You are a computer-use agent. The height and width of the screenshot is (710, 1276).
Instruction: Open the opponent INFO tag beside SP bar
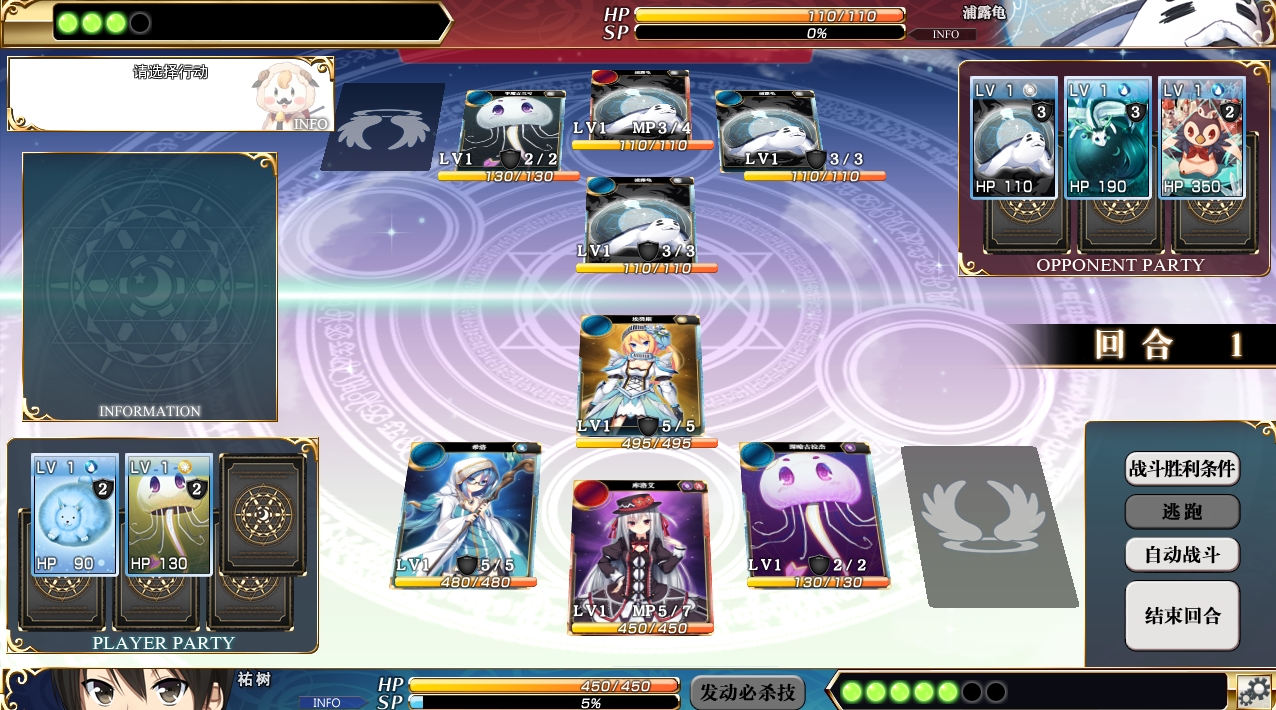tap(945, 34)
